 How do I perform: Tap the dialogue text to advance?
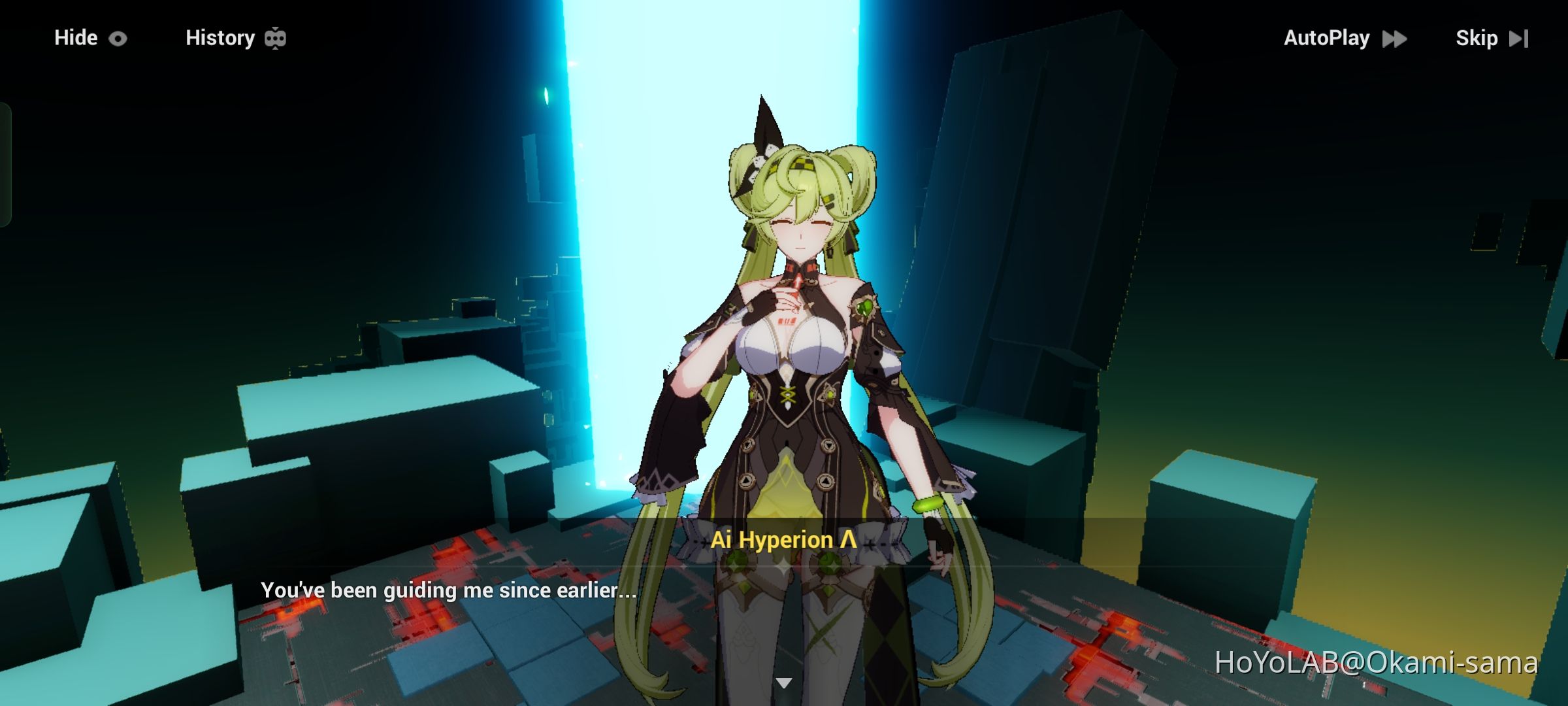[x=449, y=590]
